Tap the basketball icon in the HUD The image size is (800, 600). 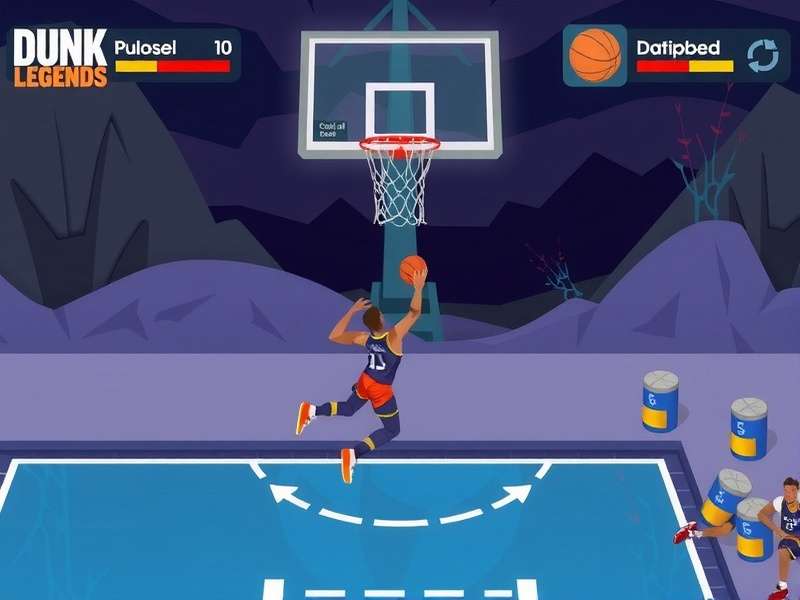(595, 55)
